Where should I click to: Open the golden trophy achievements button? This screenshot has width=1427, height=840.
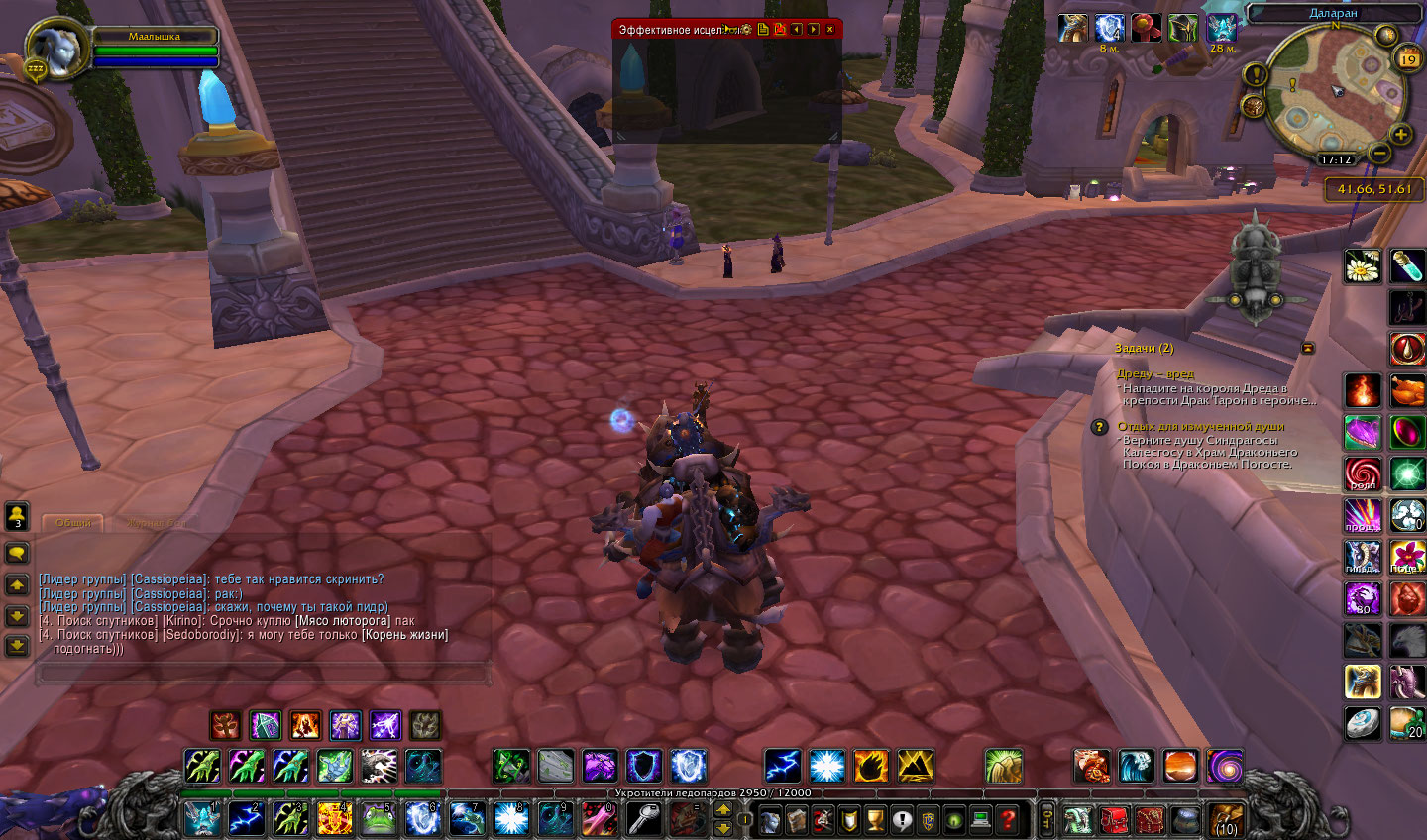point(874,819)
